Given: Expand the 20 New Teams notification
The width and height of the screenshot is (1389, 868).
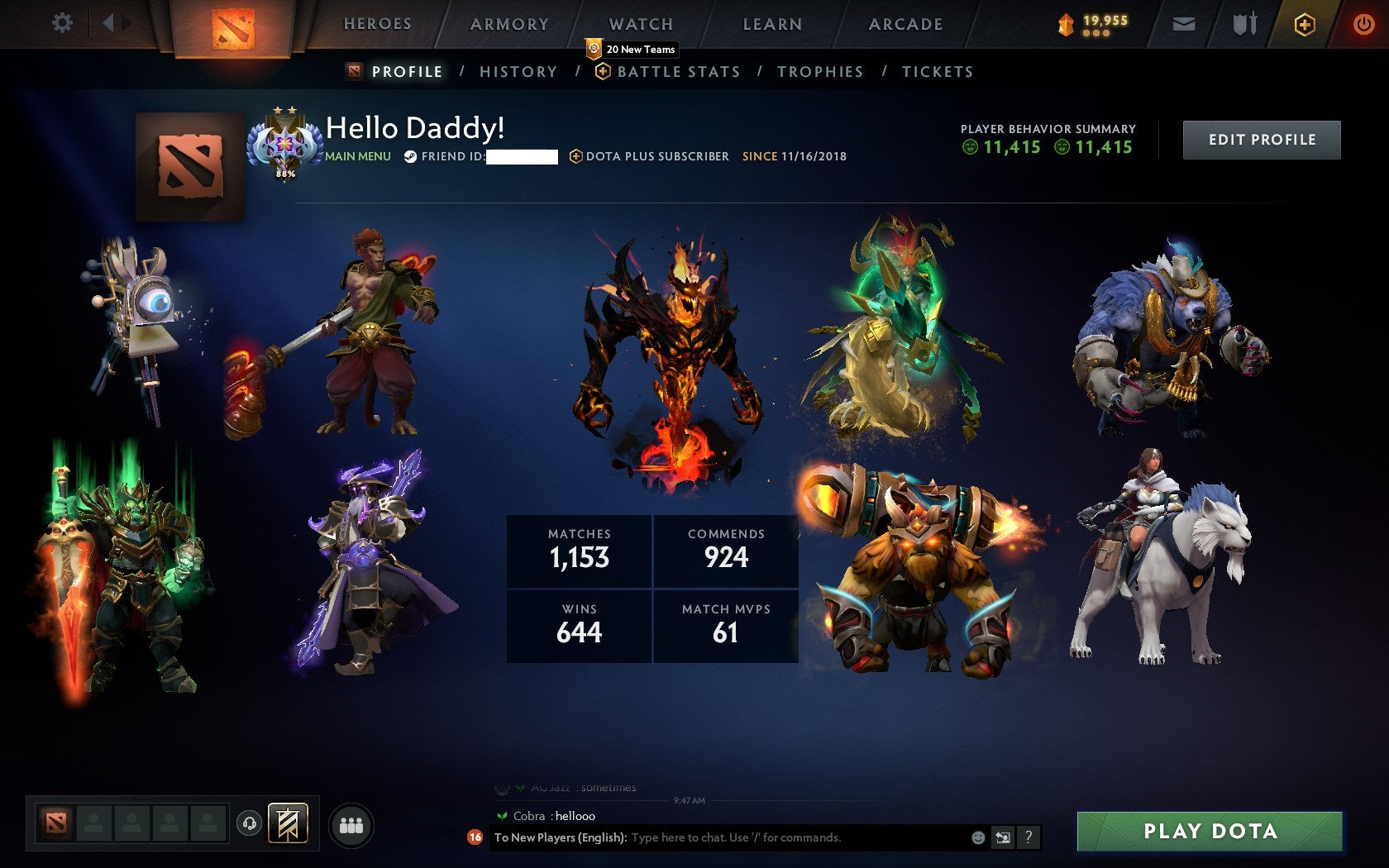Looking at the screenshot, I should (633, 50).
